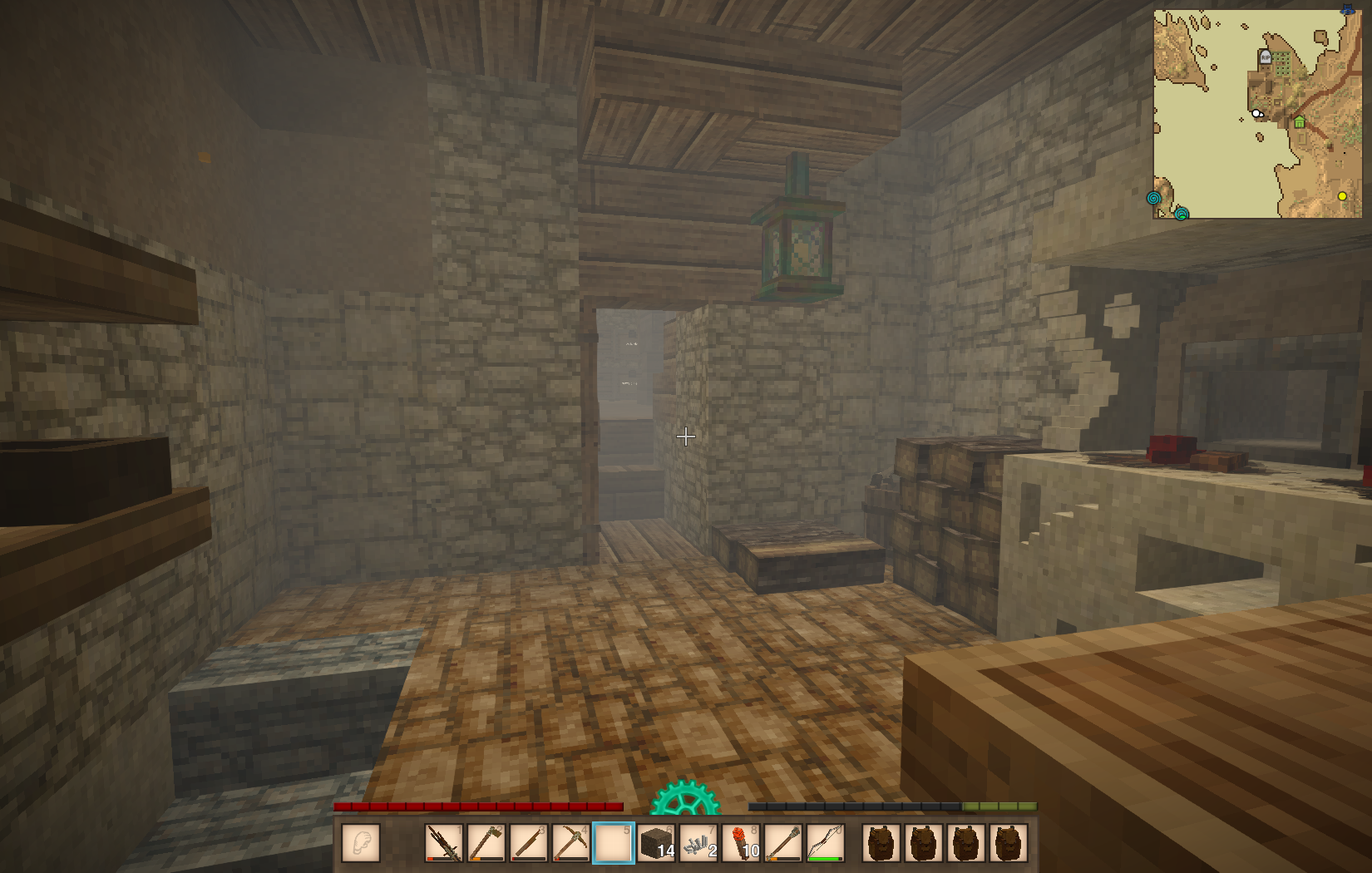1372x873 pixels.
Task: Pick the nails stack of 2
Action: tap(698, 843)
